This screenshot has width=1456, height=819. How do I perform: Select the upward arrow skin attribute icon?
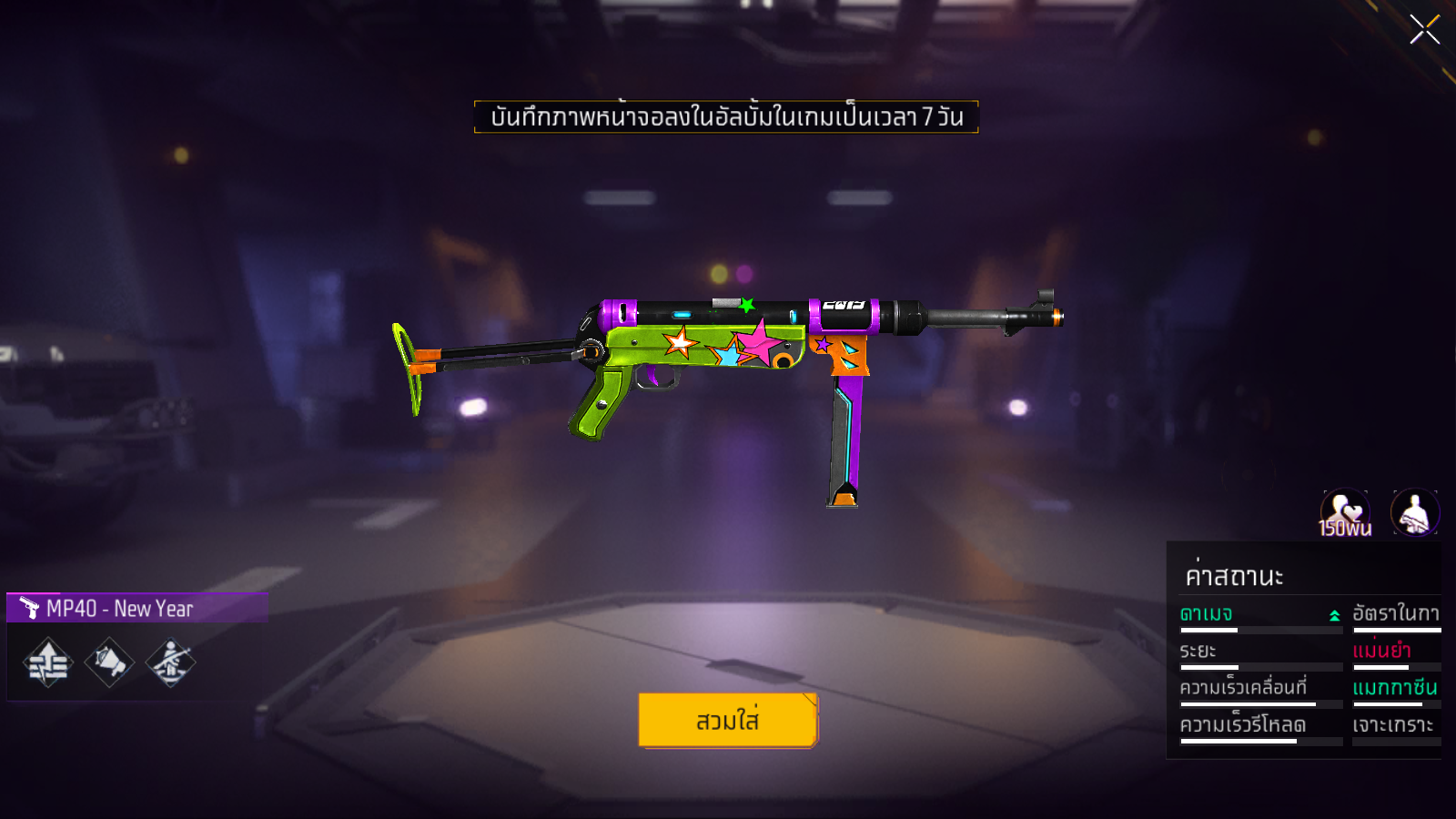pyautogui.click(x=48, y=662)
